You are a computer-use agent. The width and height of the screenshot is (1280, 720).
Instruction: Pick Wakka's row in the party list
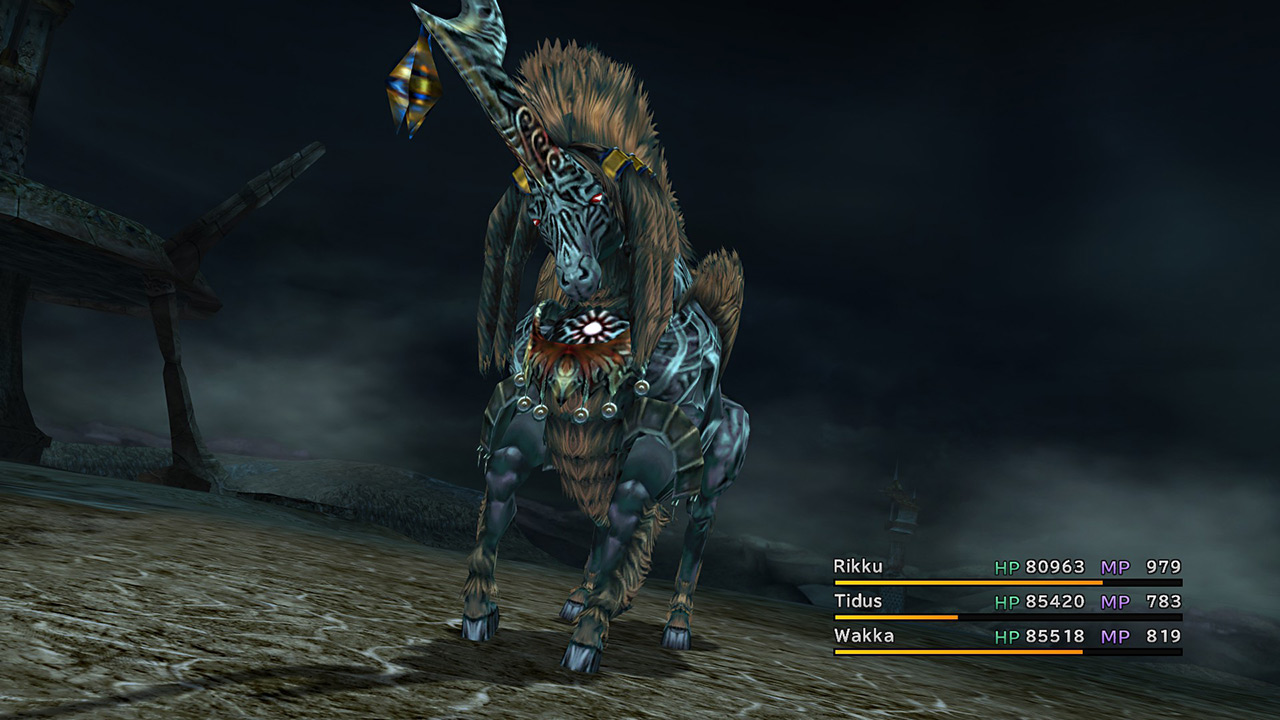click(x=863, y=636)
